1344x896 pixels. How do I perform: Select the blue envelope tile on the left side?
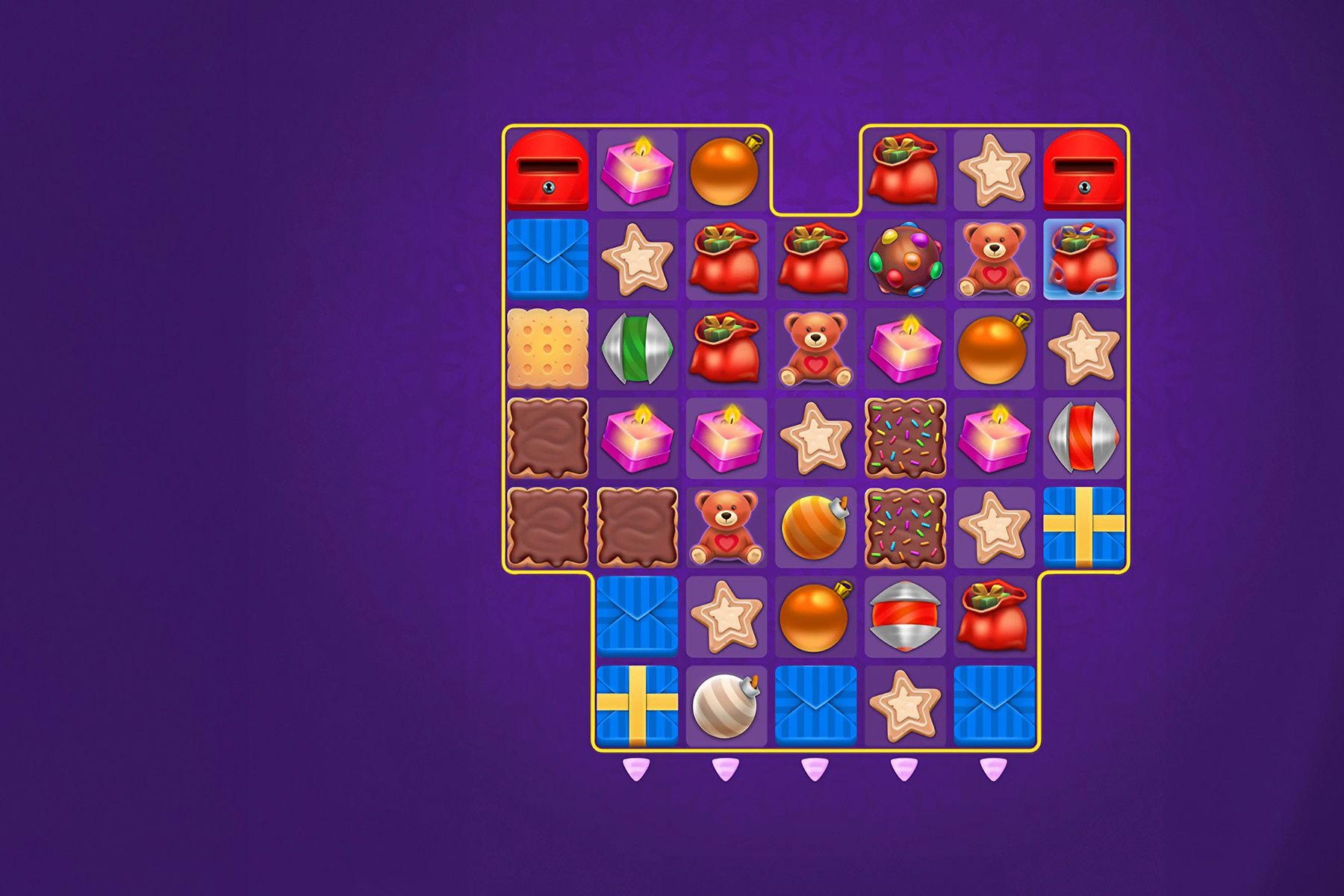tap(550, 261)
